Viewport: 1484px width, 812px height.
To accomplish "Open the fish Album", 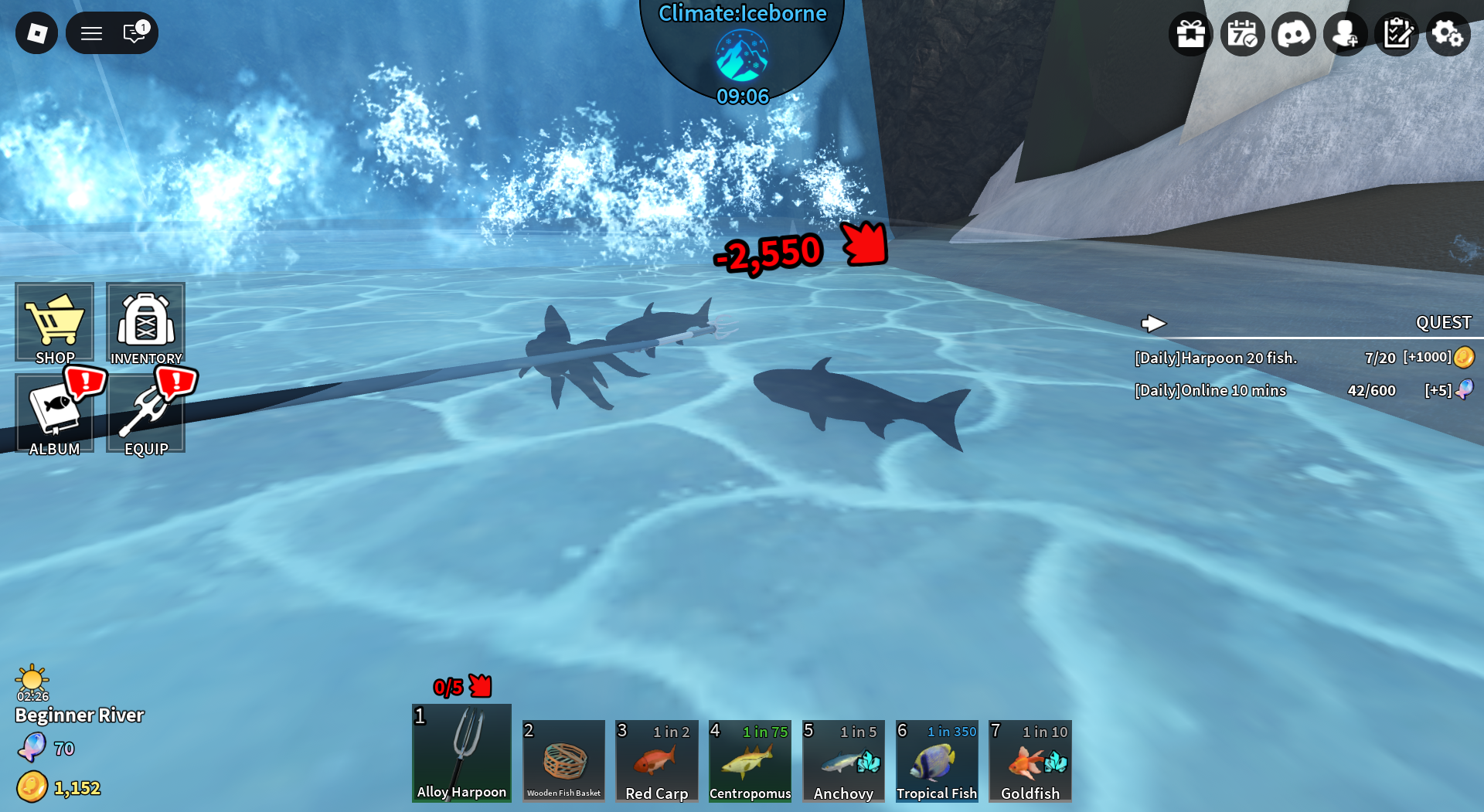I will [x=54, y=413].
